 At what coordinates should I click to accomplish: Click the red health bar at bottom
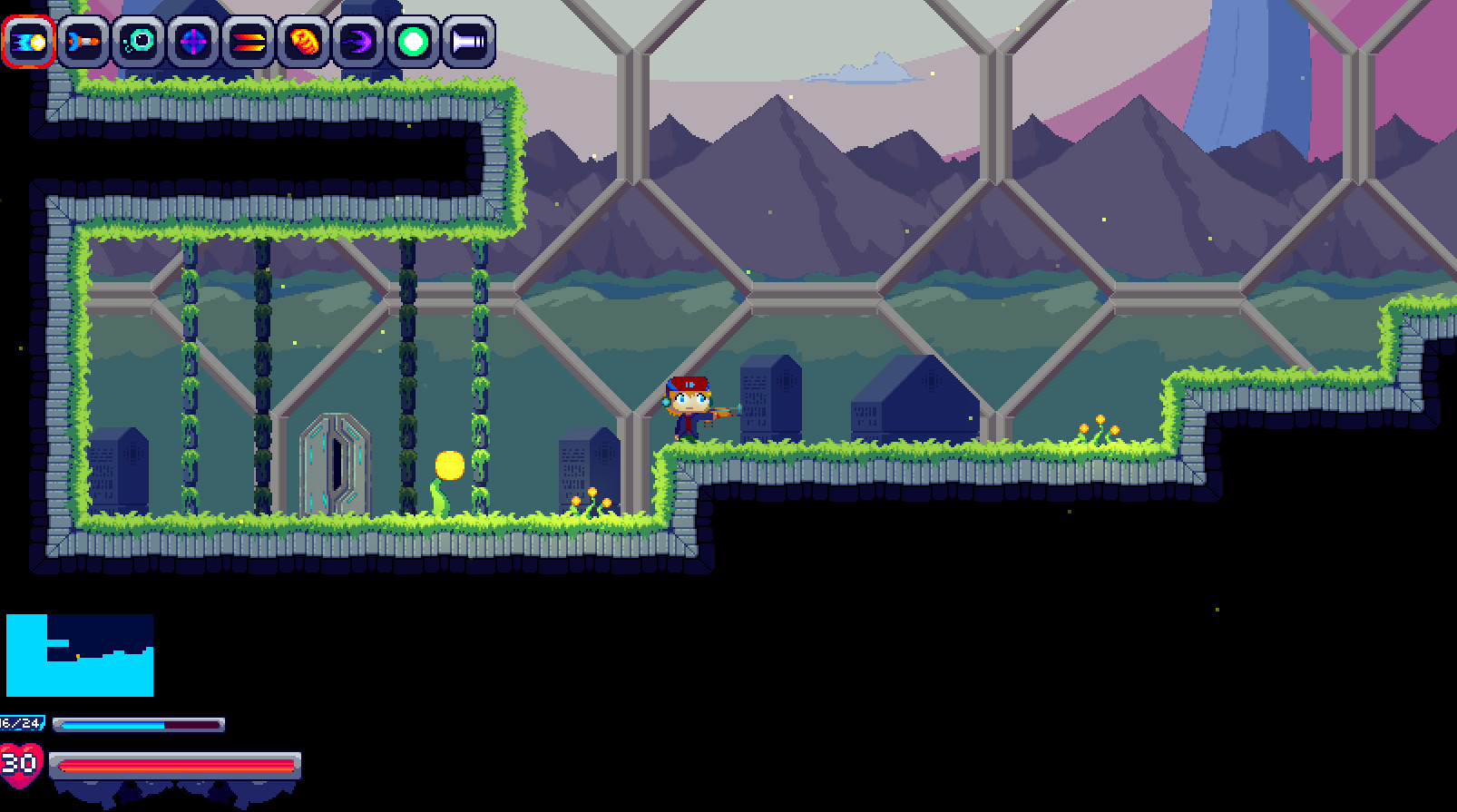pyautogui.click(x=177, y=765)
